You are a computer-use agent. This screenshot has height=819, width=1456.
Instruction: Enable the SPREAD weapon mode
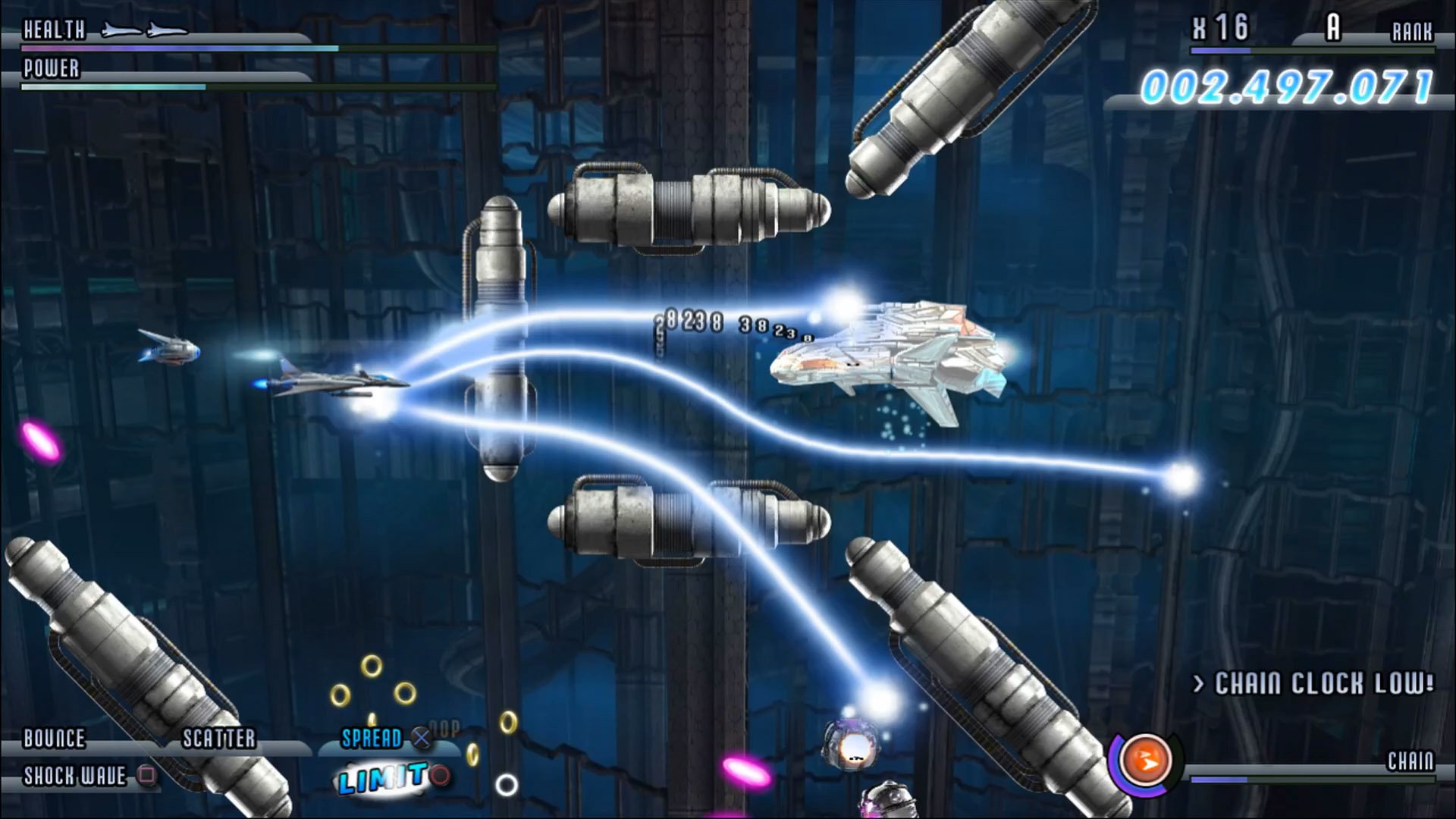click(372, 739)
